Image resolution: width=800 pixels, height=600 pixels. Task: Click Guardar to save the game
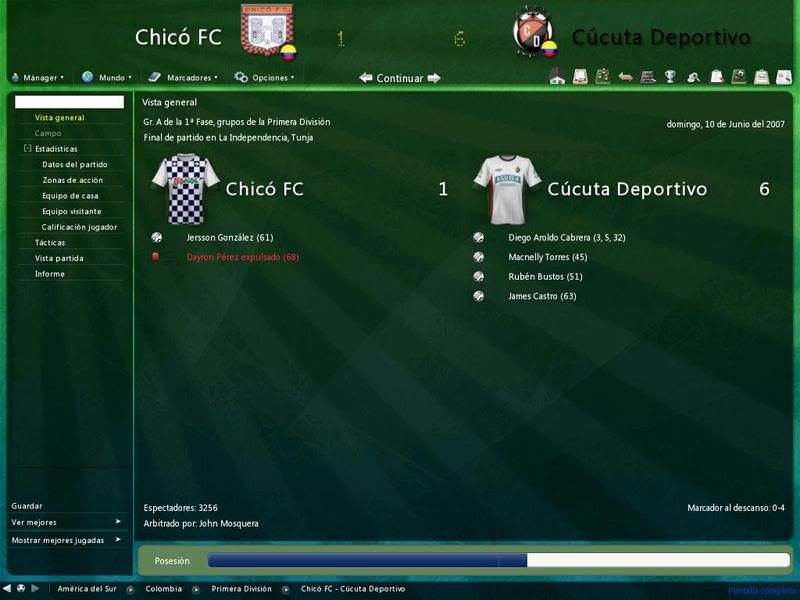tap(27, 506)
